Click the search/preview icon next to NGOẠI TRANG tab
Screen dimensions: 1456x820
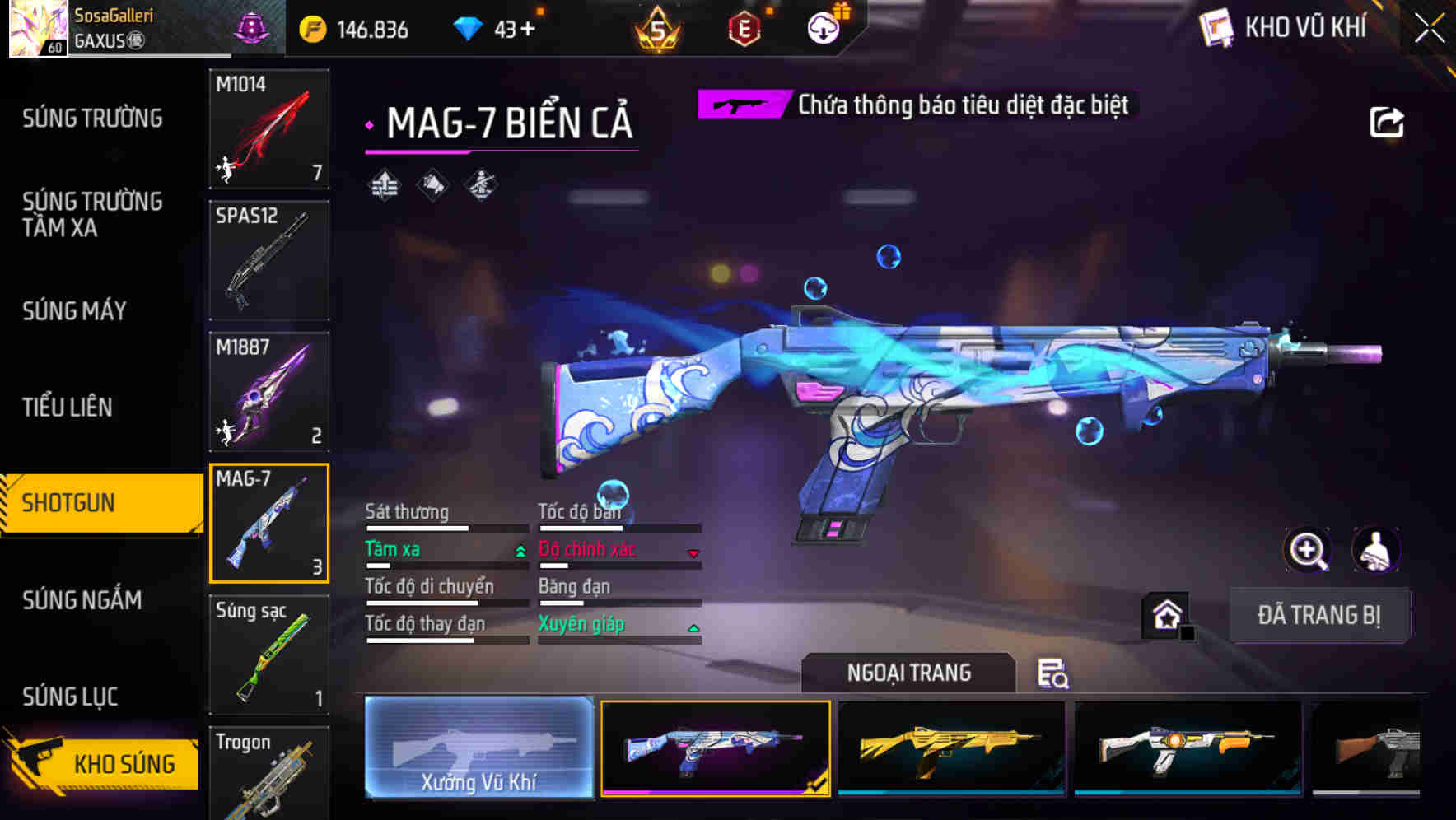coord(1054,673)
